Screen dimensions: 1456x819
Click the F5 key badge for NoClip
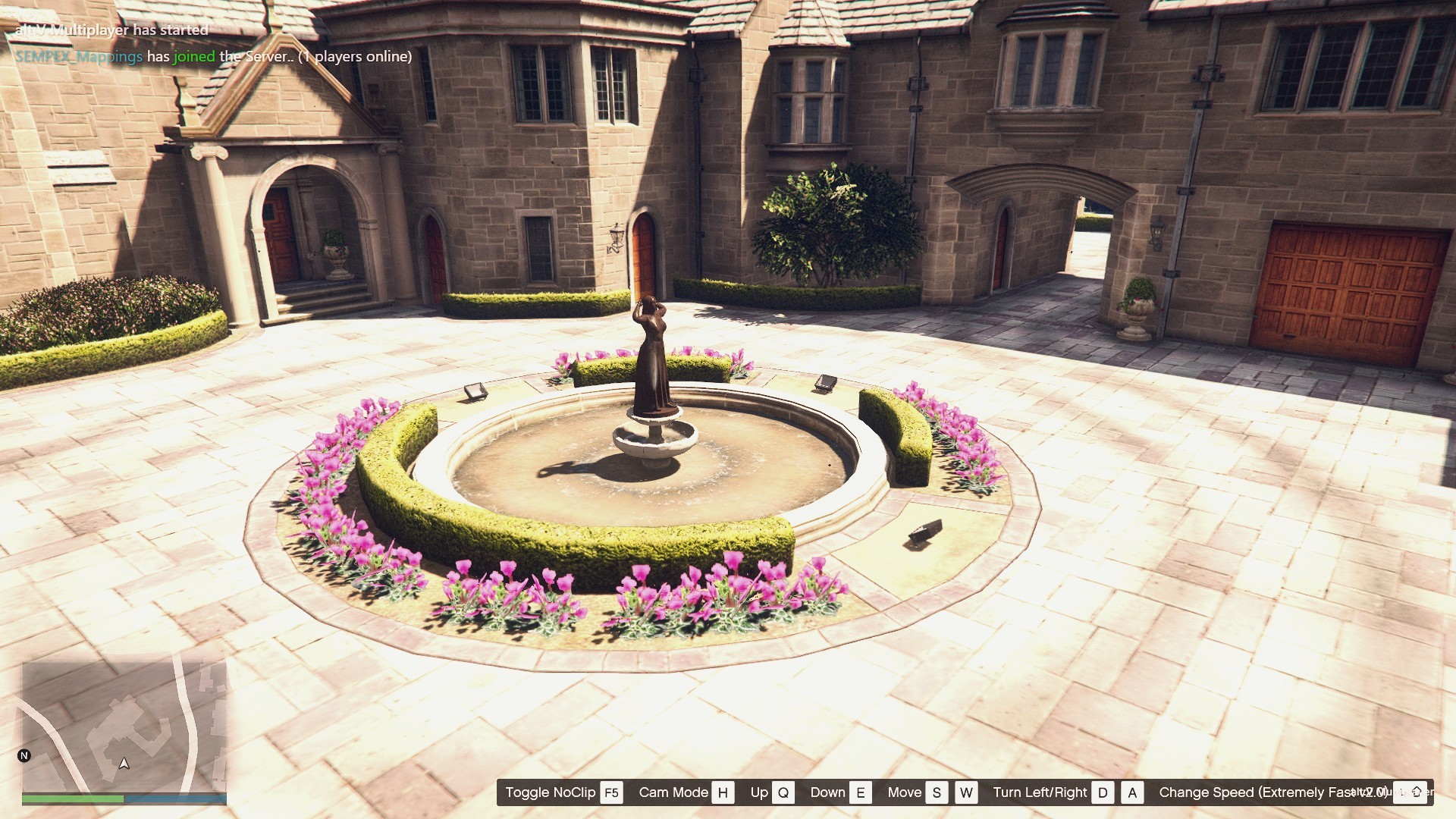[x=612, y=792]
